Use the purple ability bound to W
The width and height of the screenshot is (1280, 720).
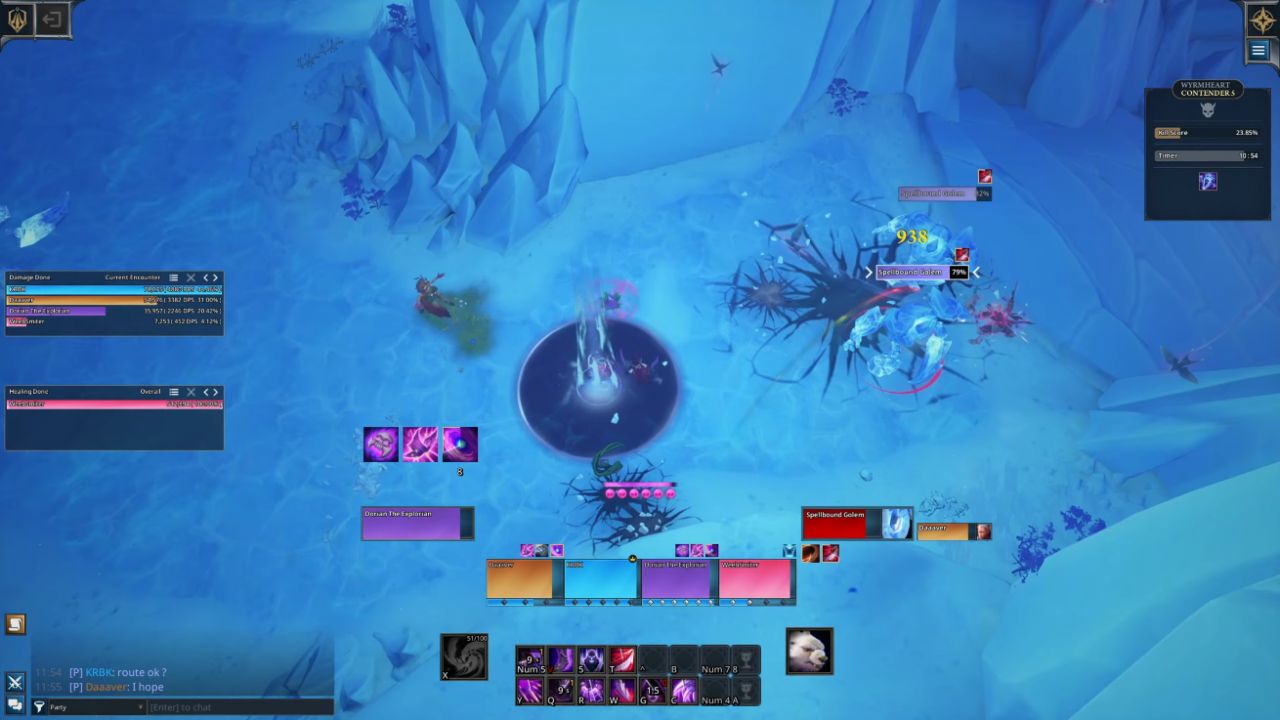coord(622,691)
